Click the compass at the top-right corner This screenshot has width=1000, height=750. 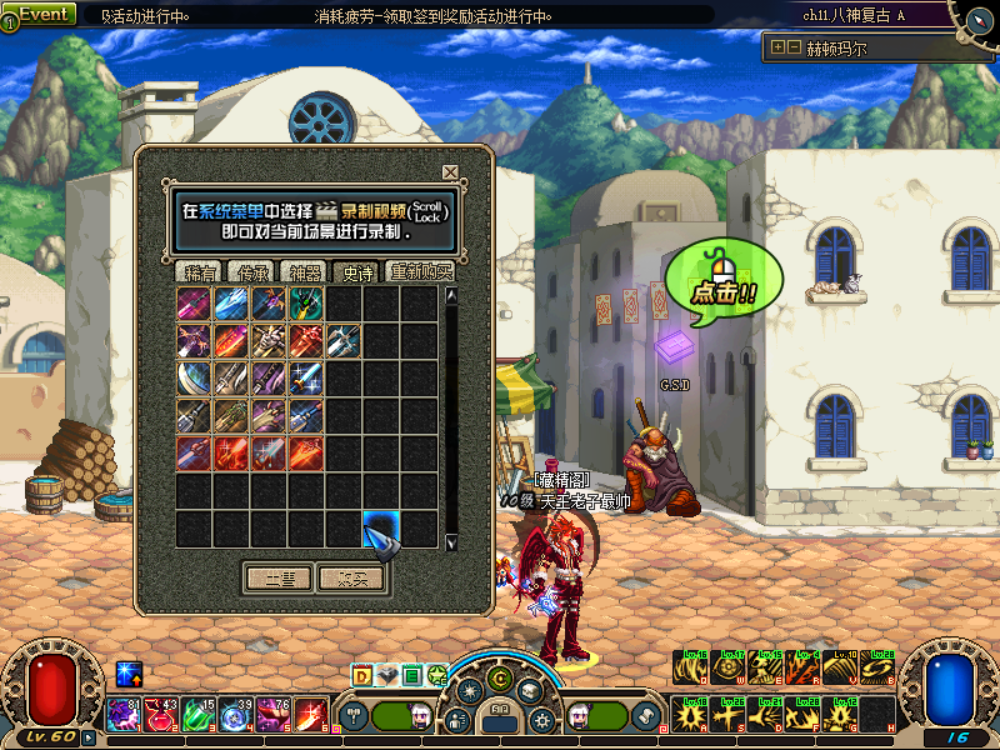coord(978,18)
